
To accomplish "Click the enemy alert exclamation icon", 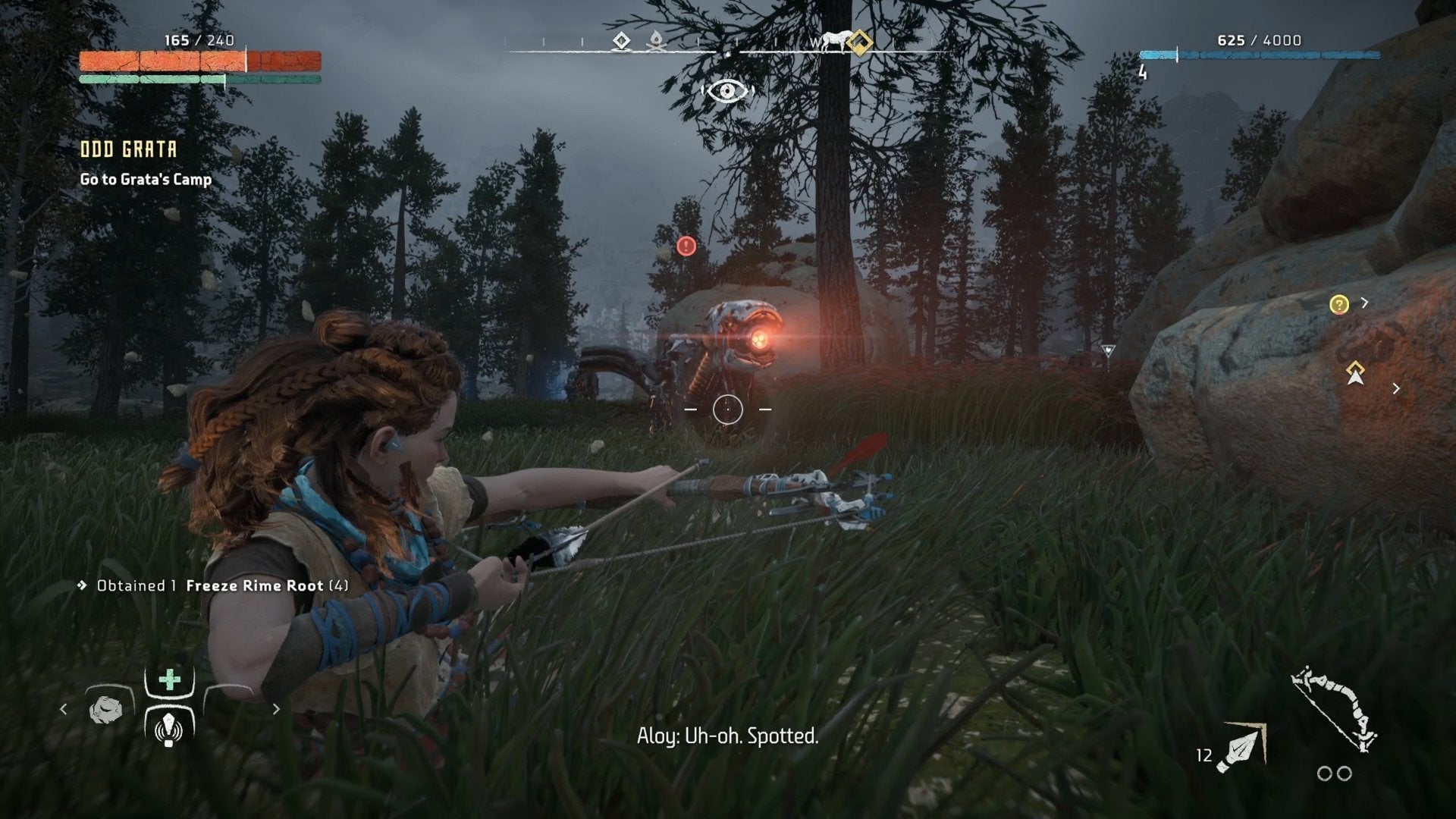I will coord(685,246).
